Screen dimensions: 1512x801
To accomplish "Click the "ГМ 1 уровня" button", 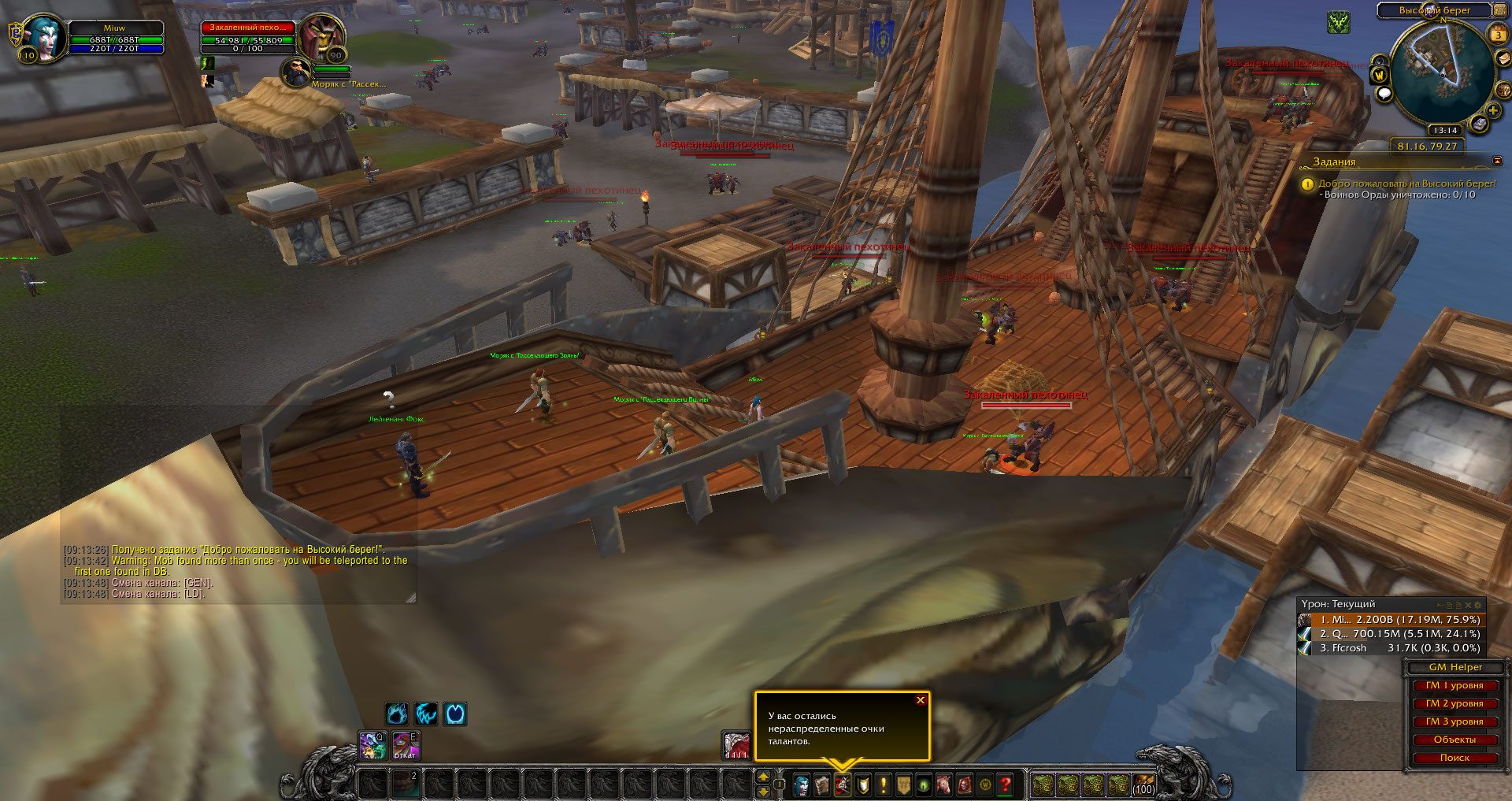I will pos(1454,685).
